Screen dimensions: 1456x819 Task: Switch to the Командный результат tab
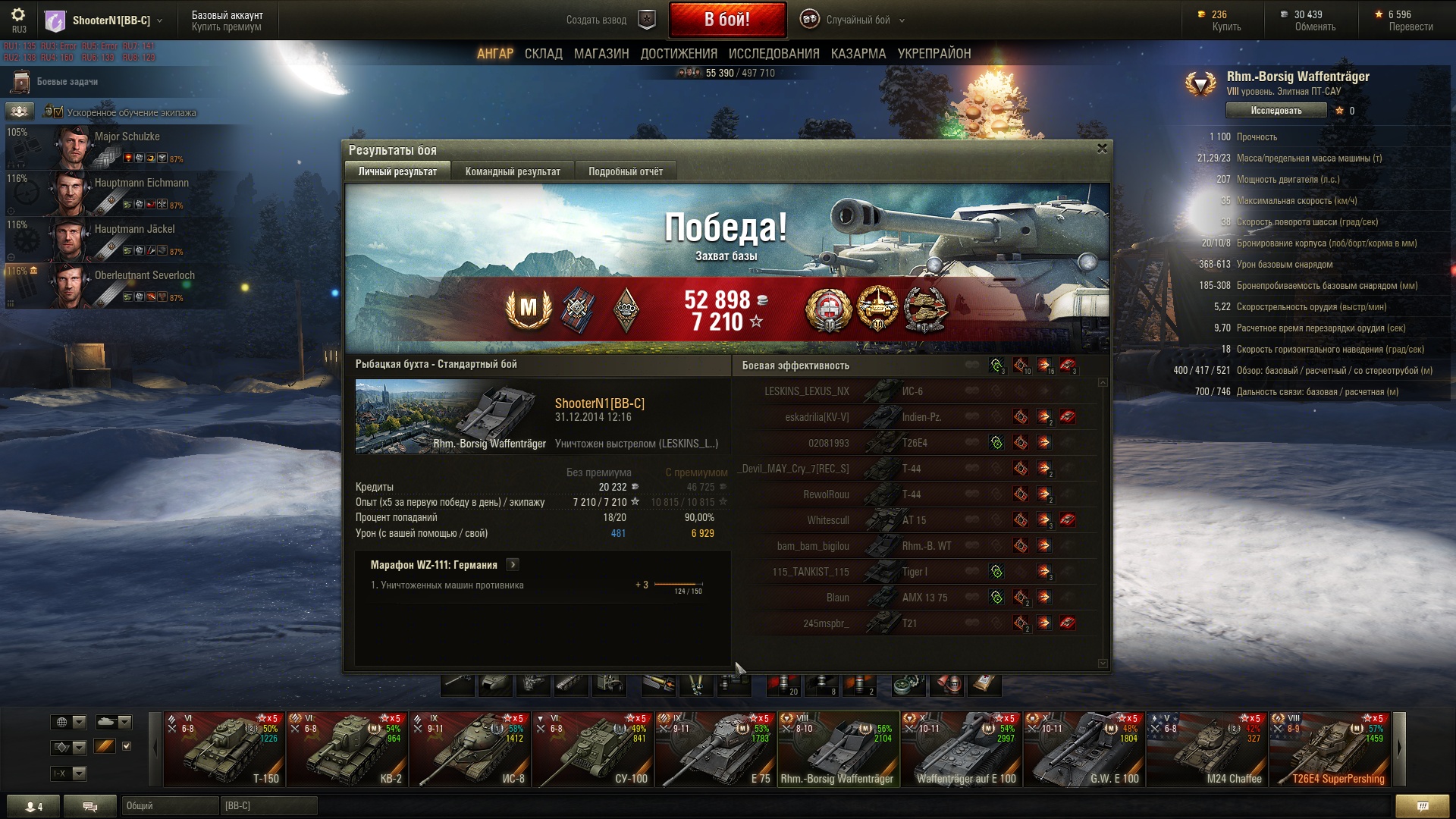(513, 171)
